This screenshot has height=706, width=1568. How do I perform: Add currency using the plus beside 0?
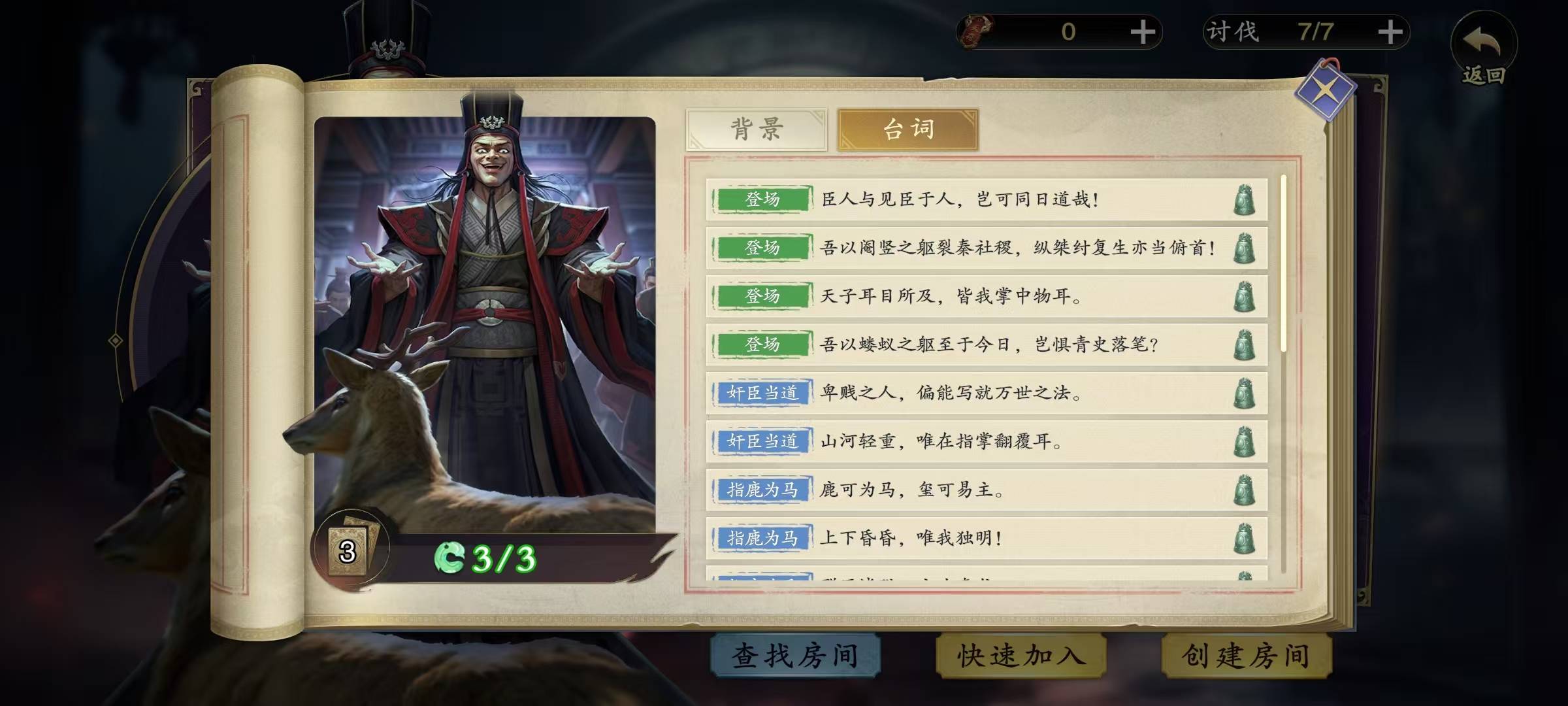tap(1143, 32)
